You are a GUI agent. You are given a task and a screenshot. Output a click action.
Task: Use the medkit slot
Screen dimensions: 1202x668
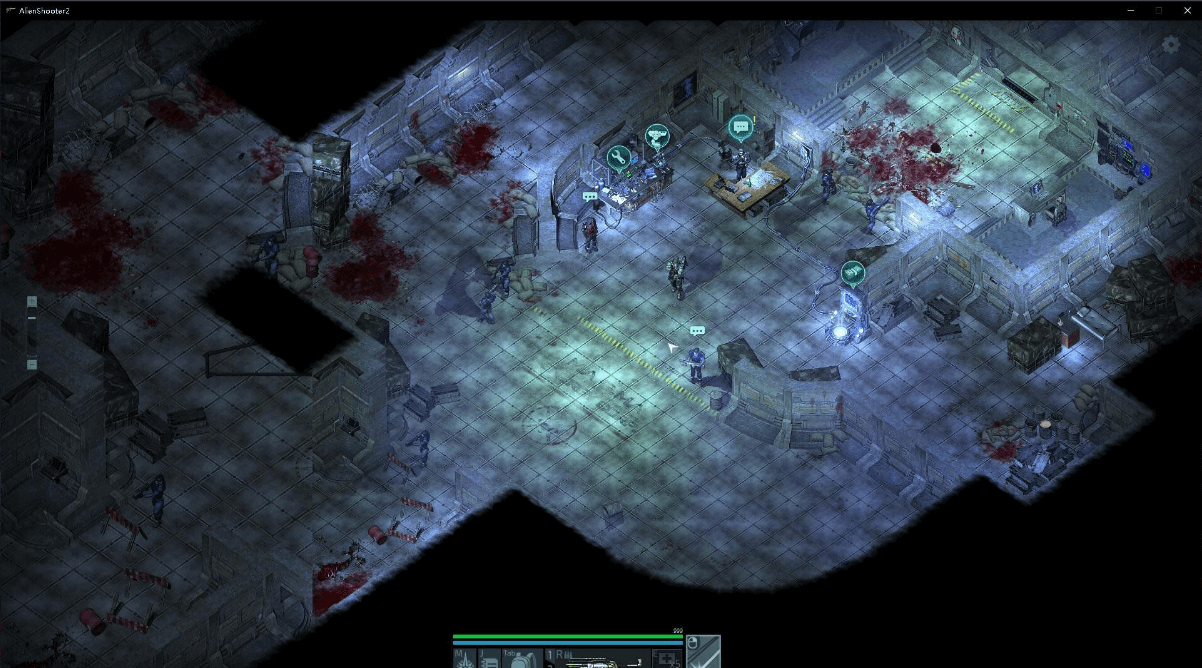[665, 658]
